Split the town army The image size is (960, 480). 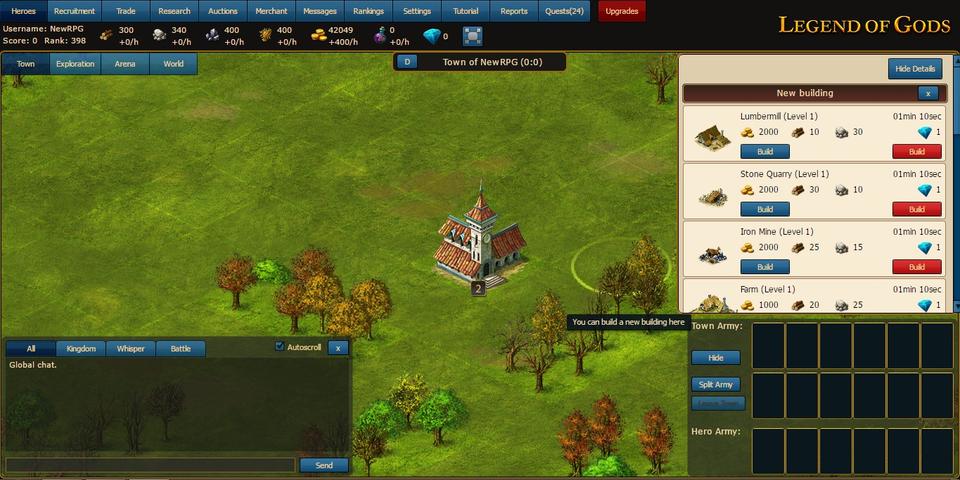tap(716, 384)
